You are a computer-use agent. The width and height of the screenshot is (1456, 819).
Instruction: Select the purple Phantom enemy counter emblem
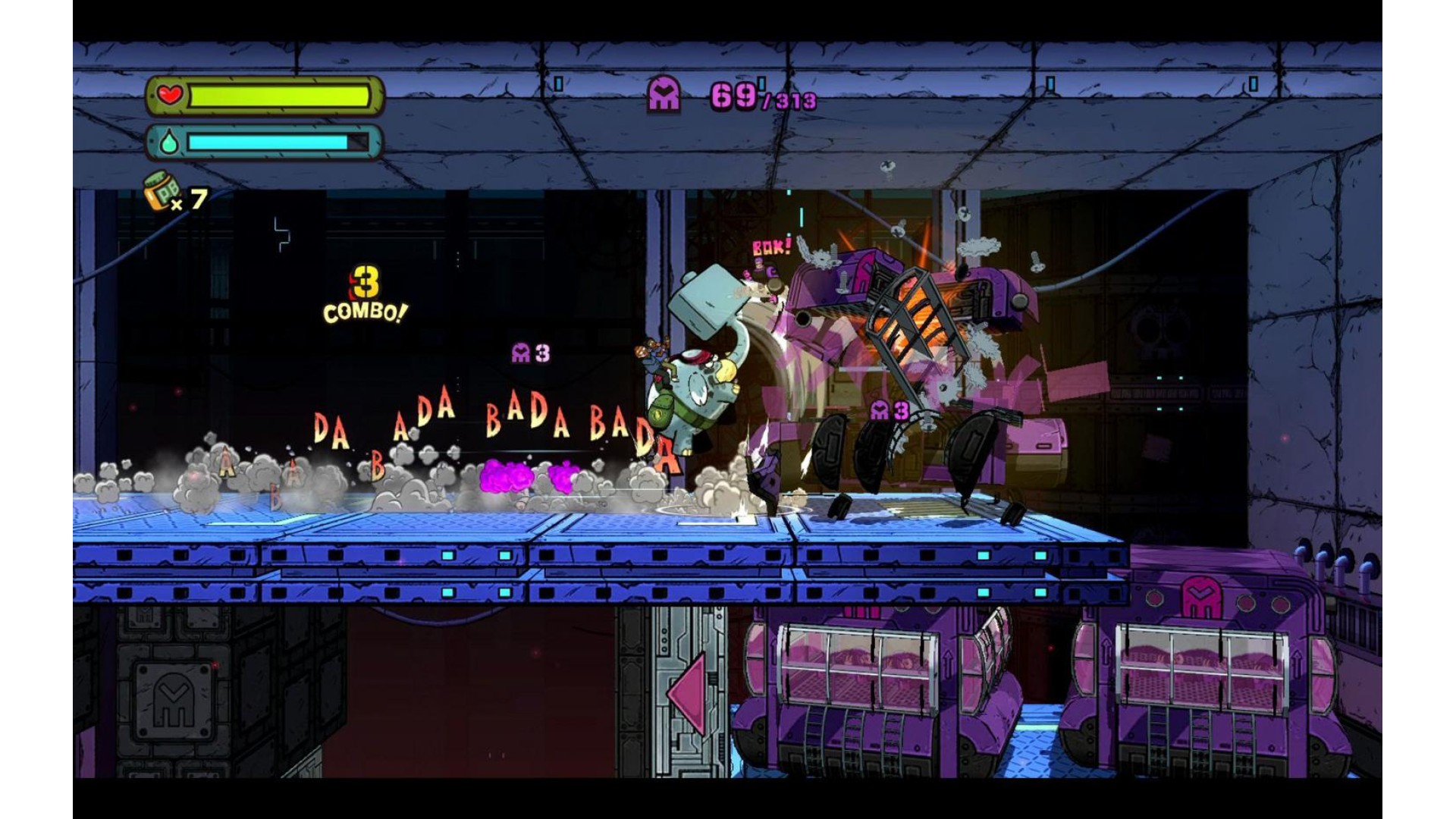[664, 95]
